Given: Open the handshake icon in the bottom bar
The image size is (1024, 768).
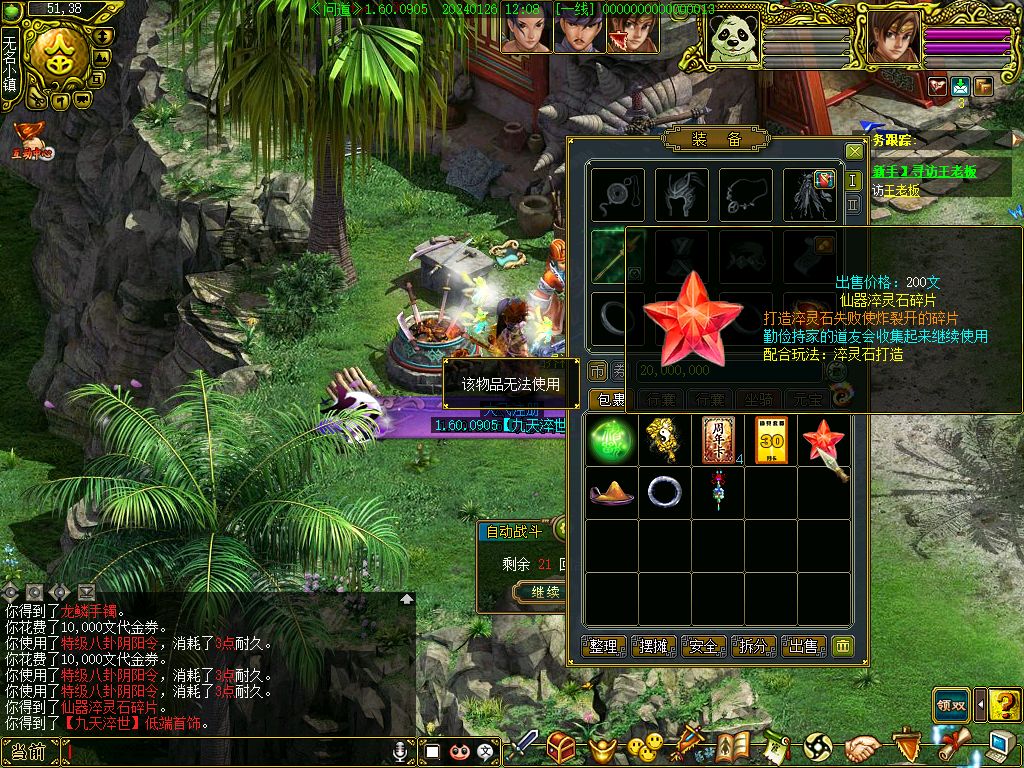Looking at the screenshot, I should (862, 746).
